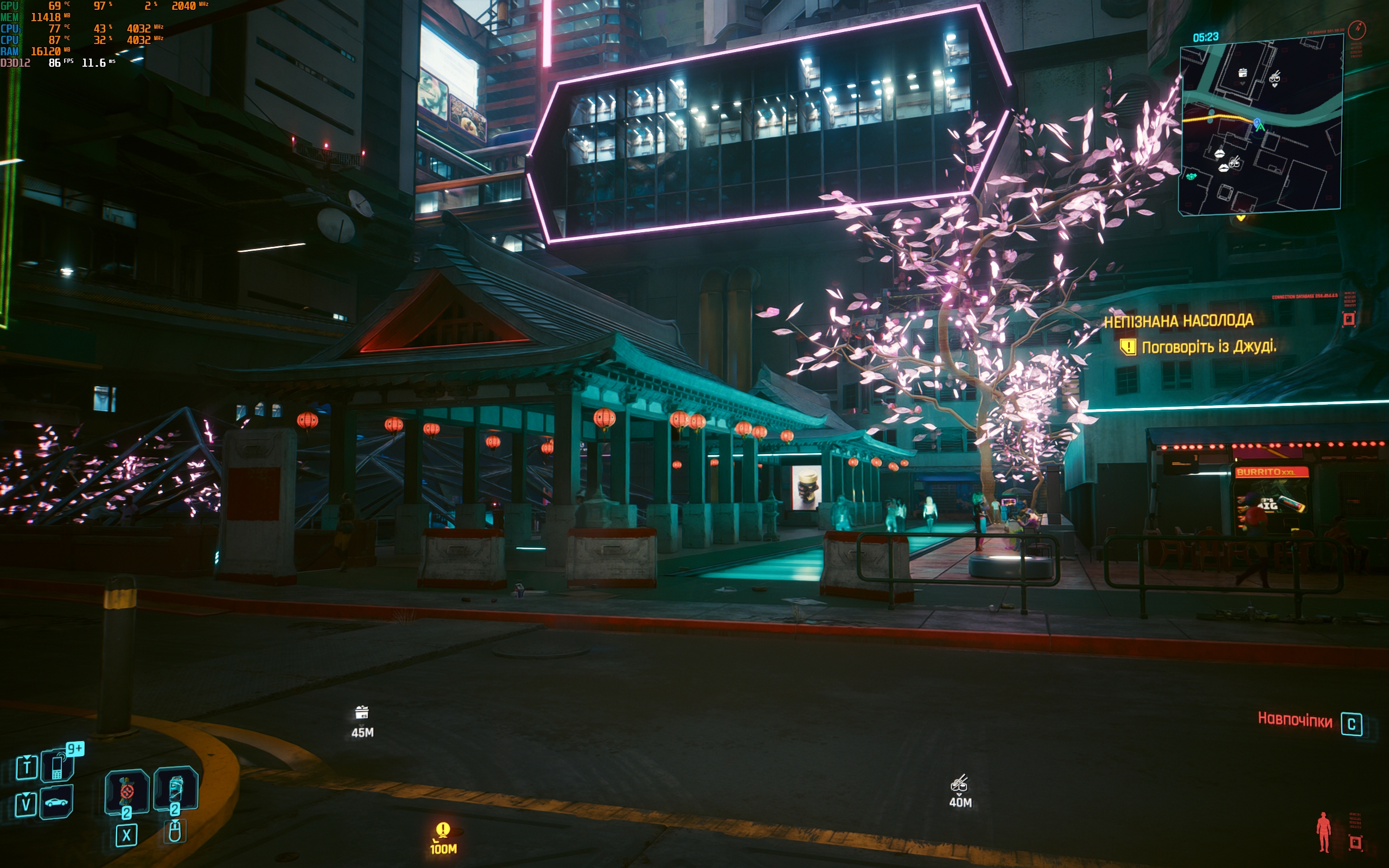
Task: Click the red compass icon beside the minimap
Action: coord(1357,29)
